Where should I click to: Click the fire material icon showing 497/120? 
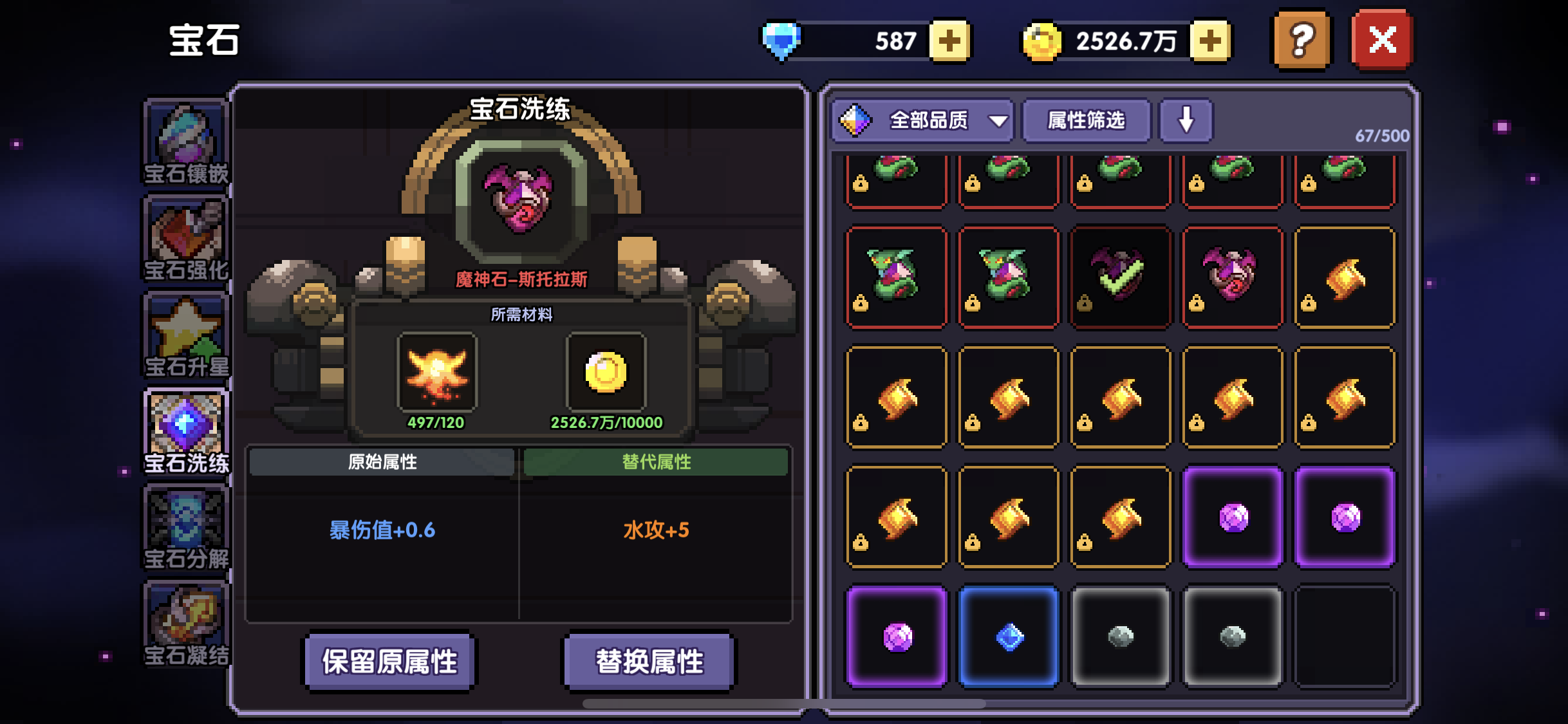[x=438, y=372]
